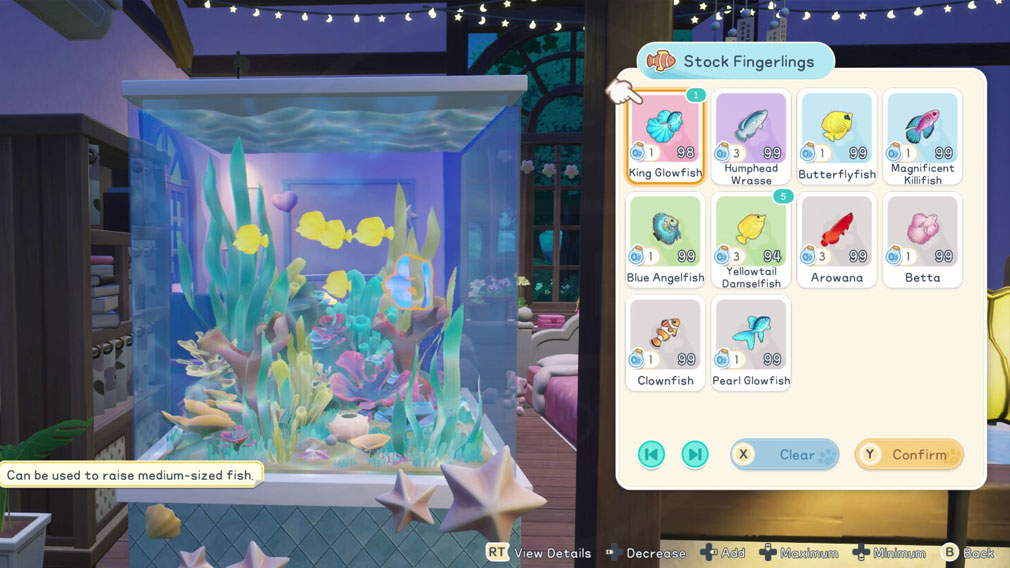Pick the red Arowana fingerling
The height and width of the screenshot is (568, 1010).
[x=837, y=240]
